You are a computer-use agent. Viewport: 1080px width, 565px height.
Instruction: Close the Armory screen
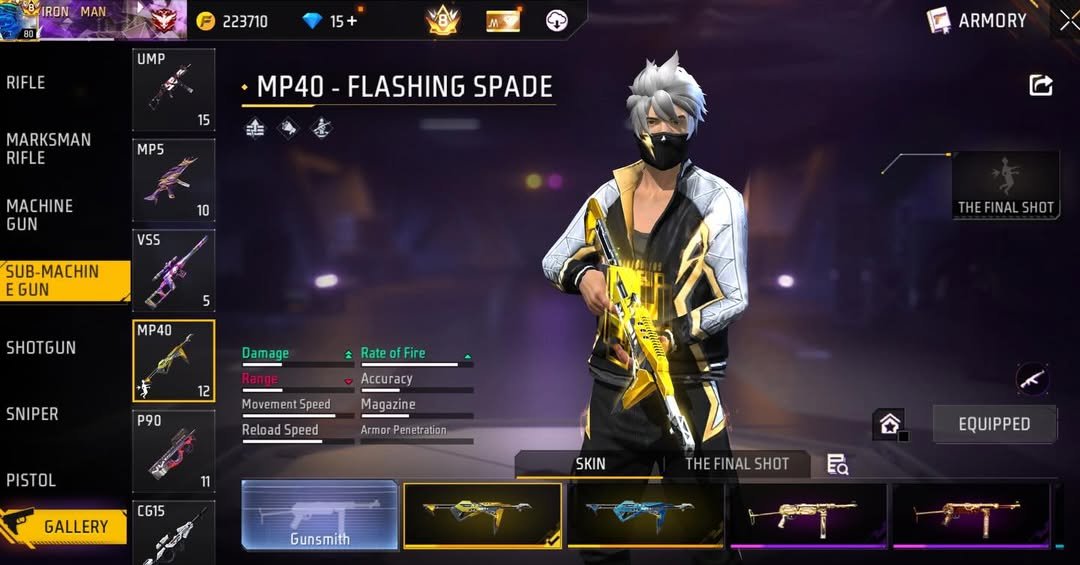1068,20
